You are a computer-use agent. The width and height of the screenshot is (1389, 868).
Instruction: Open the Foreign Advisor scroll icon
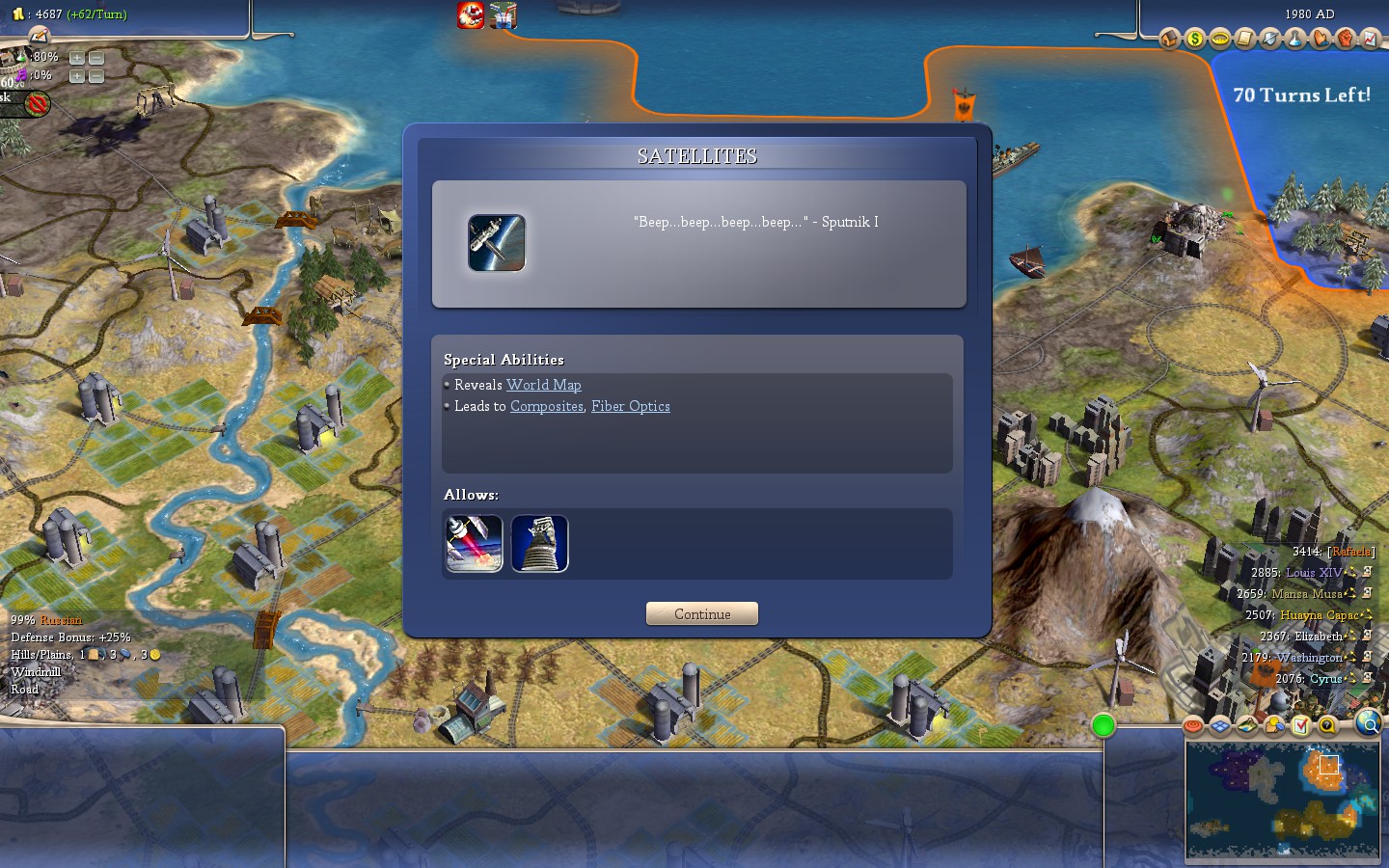[x=1245, y=40]
